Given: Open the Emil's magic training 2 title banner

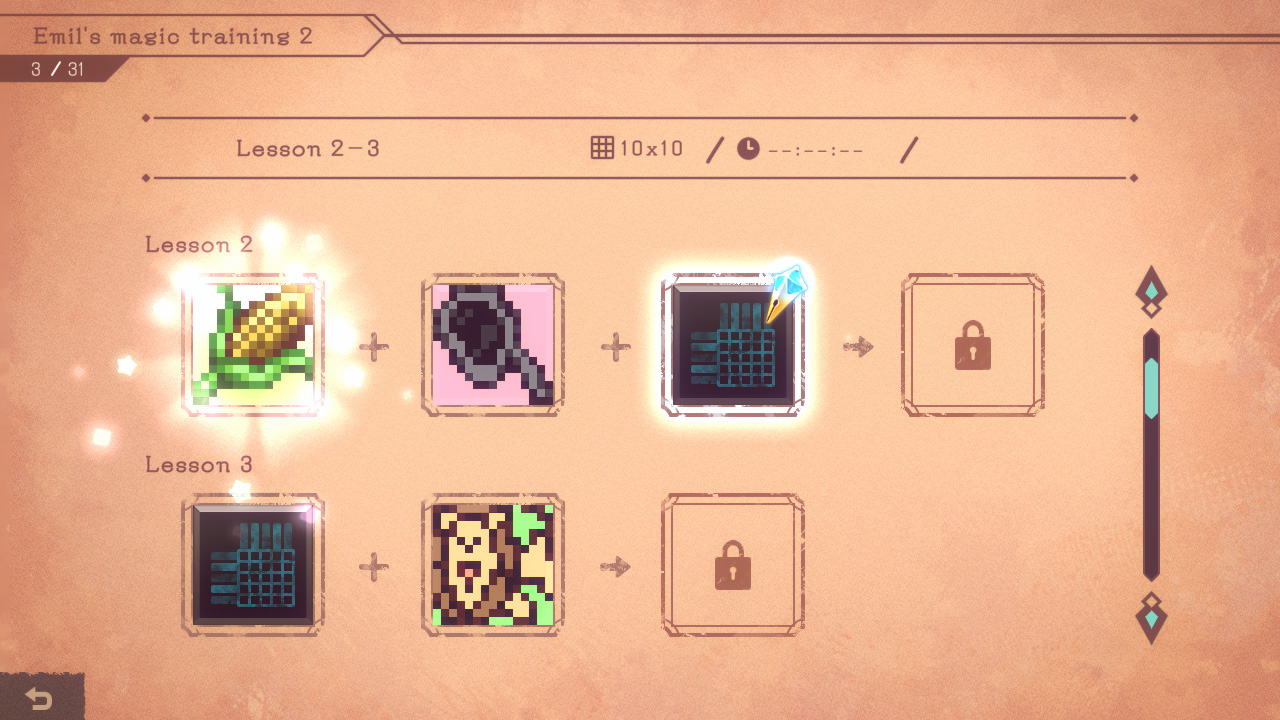Looking at the screenshot, I should (172, 36).
